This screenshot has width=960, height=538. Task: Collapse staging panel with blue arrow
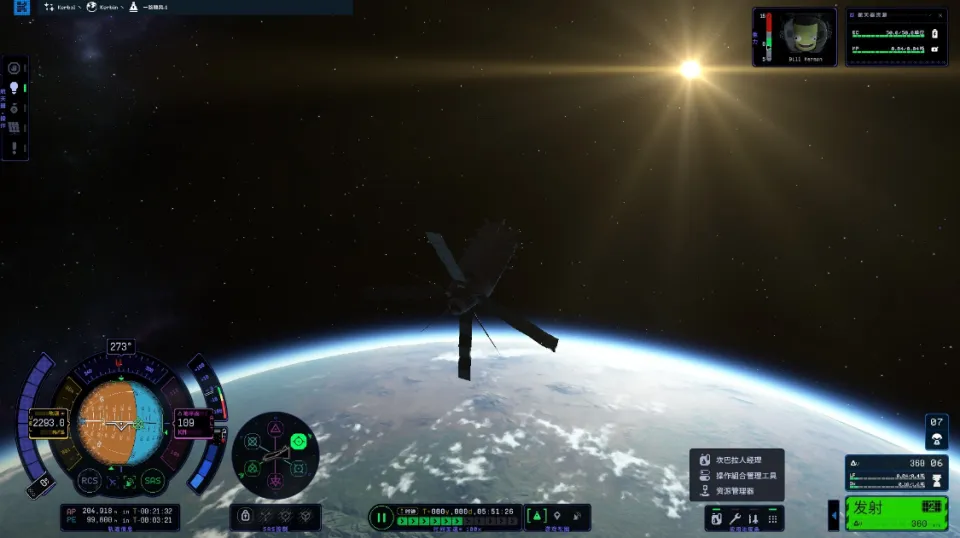[834, 515]
